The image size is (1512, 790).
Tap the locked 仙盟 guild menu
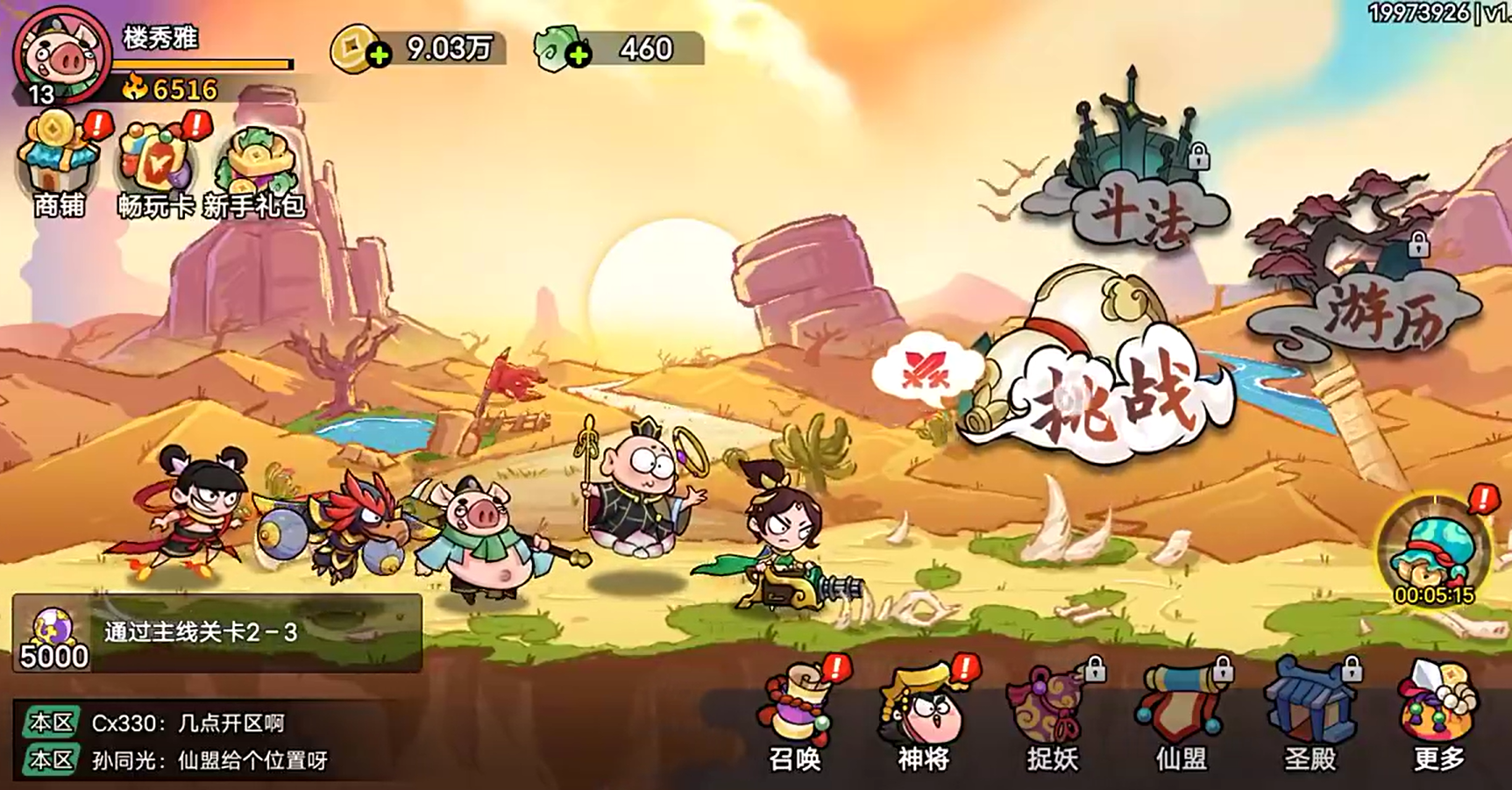tap(1181, 719)
